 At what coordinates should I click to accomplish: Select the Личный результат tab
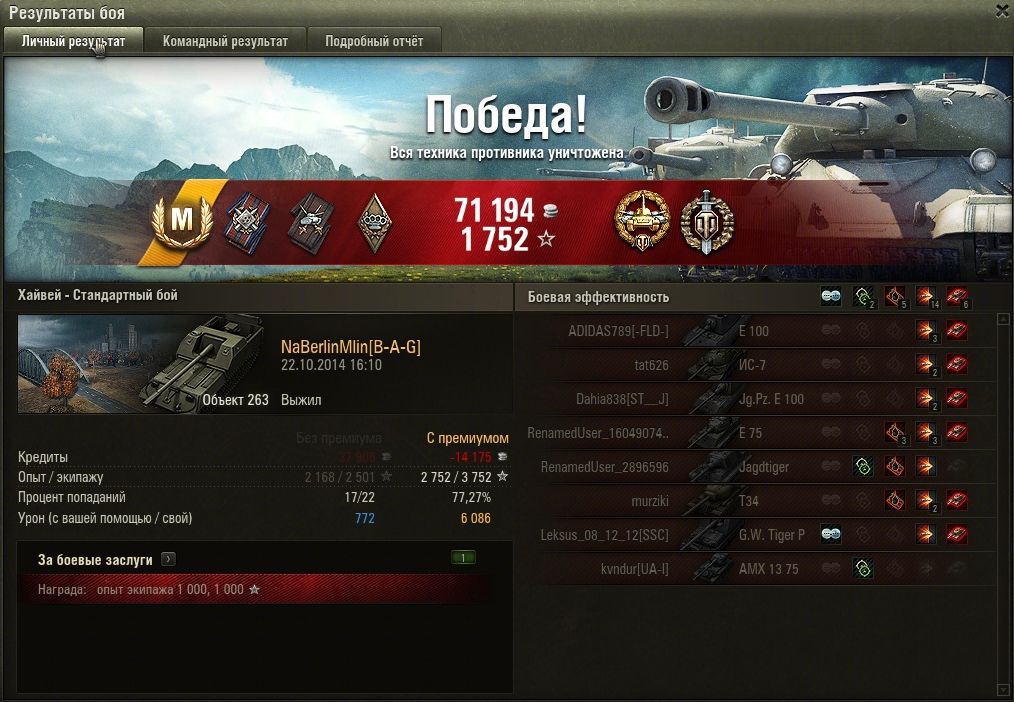pyautogui.click(x=74, y=41)
